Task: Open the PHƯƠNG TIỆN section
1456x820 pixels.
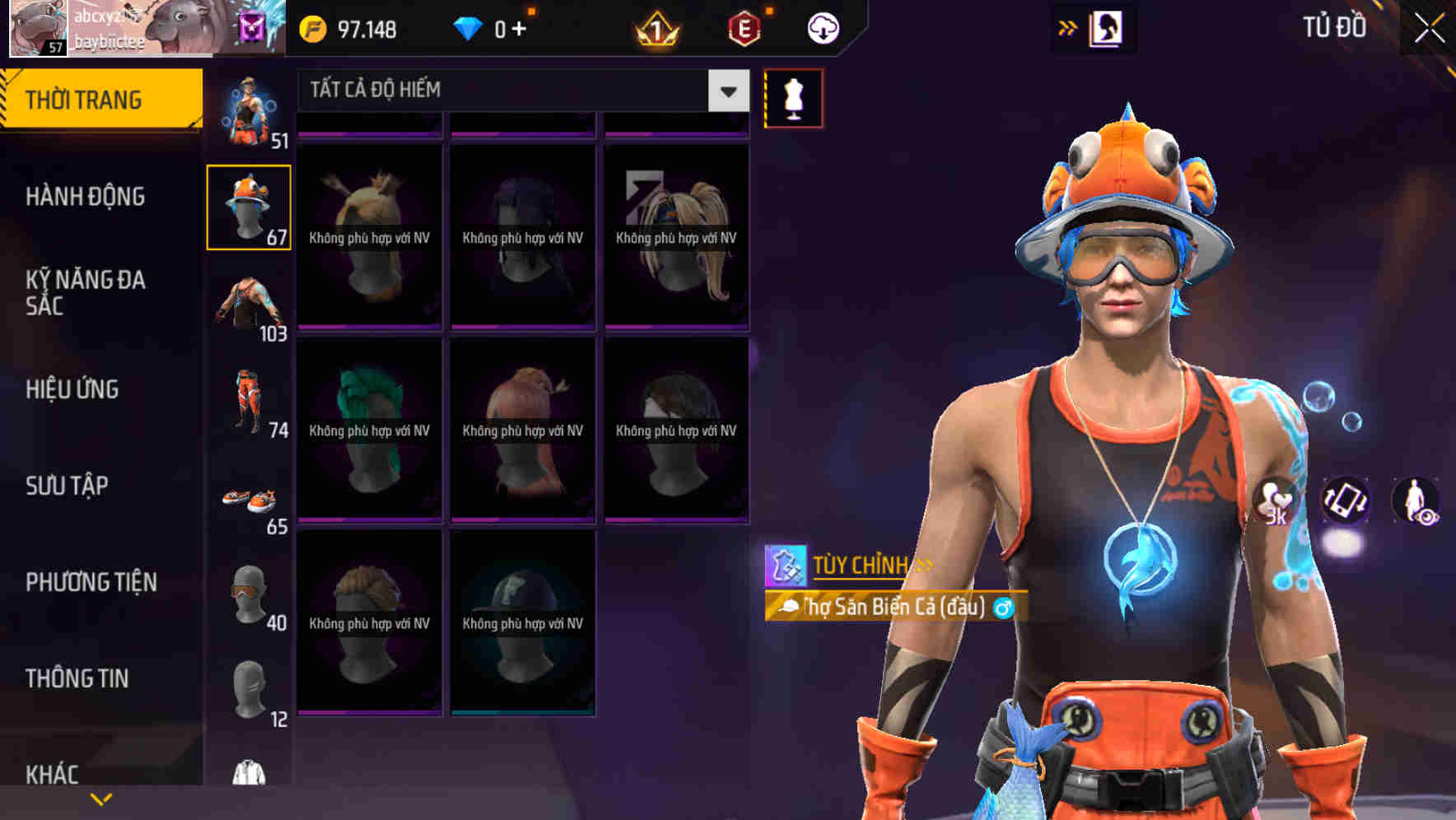Action: (x=91, y=581)
